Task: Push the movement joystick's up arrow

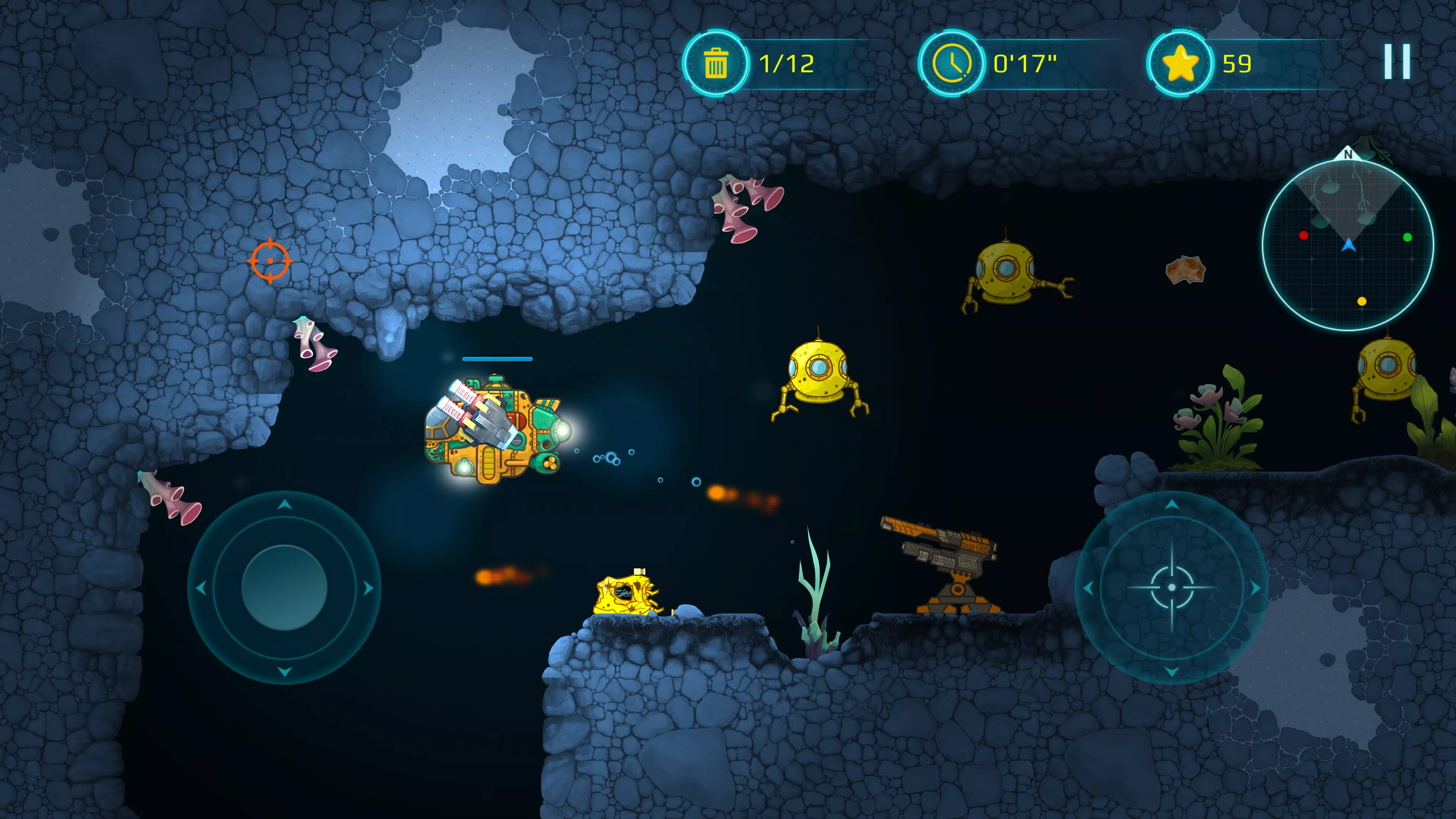Action: (284, 504)
